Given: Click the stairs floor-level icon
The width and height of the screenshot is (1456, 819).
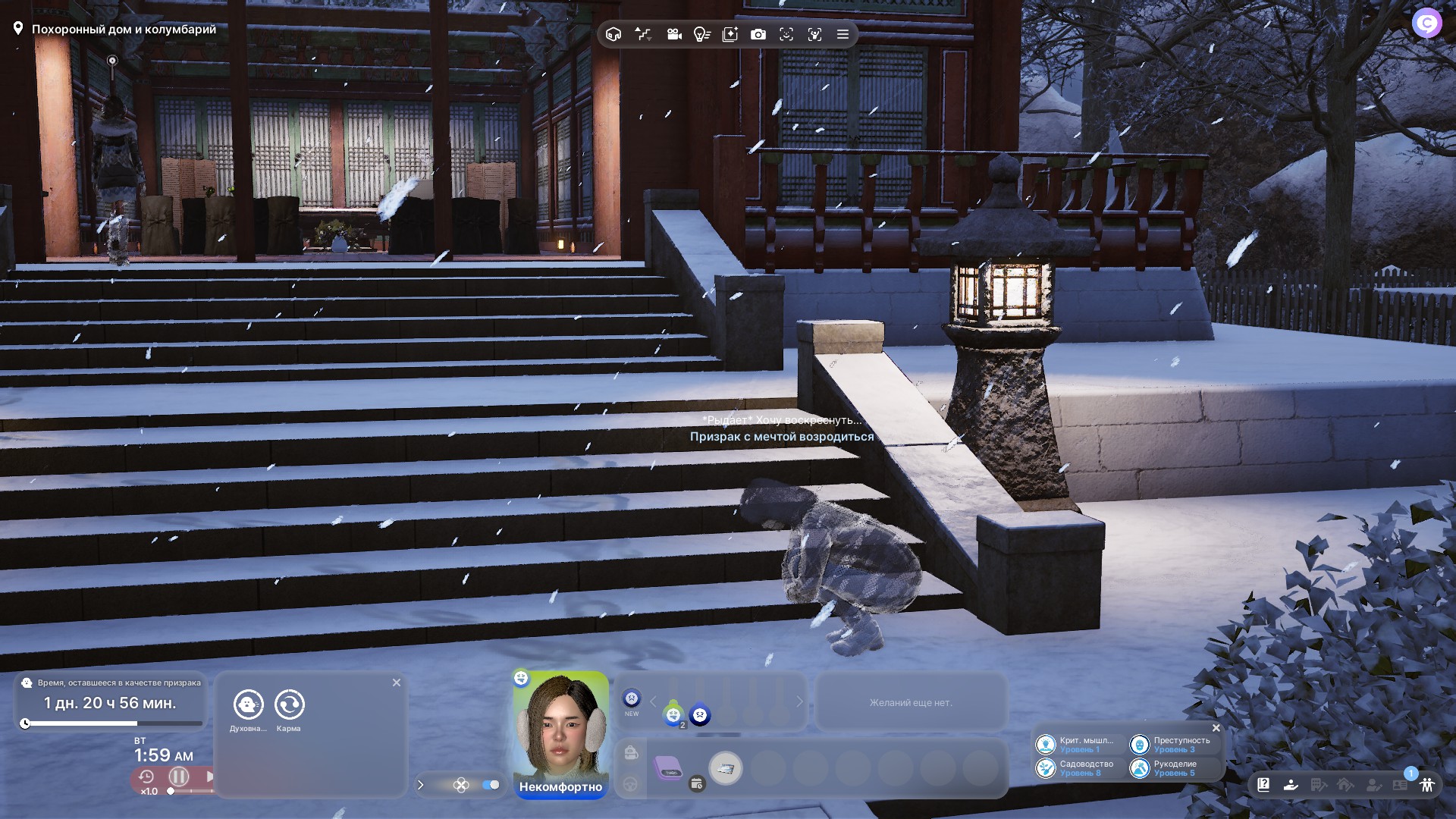Looking at the screenshot, I should coord(643,34).
